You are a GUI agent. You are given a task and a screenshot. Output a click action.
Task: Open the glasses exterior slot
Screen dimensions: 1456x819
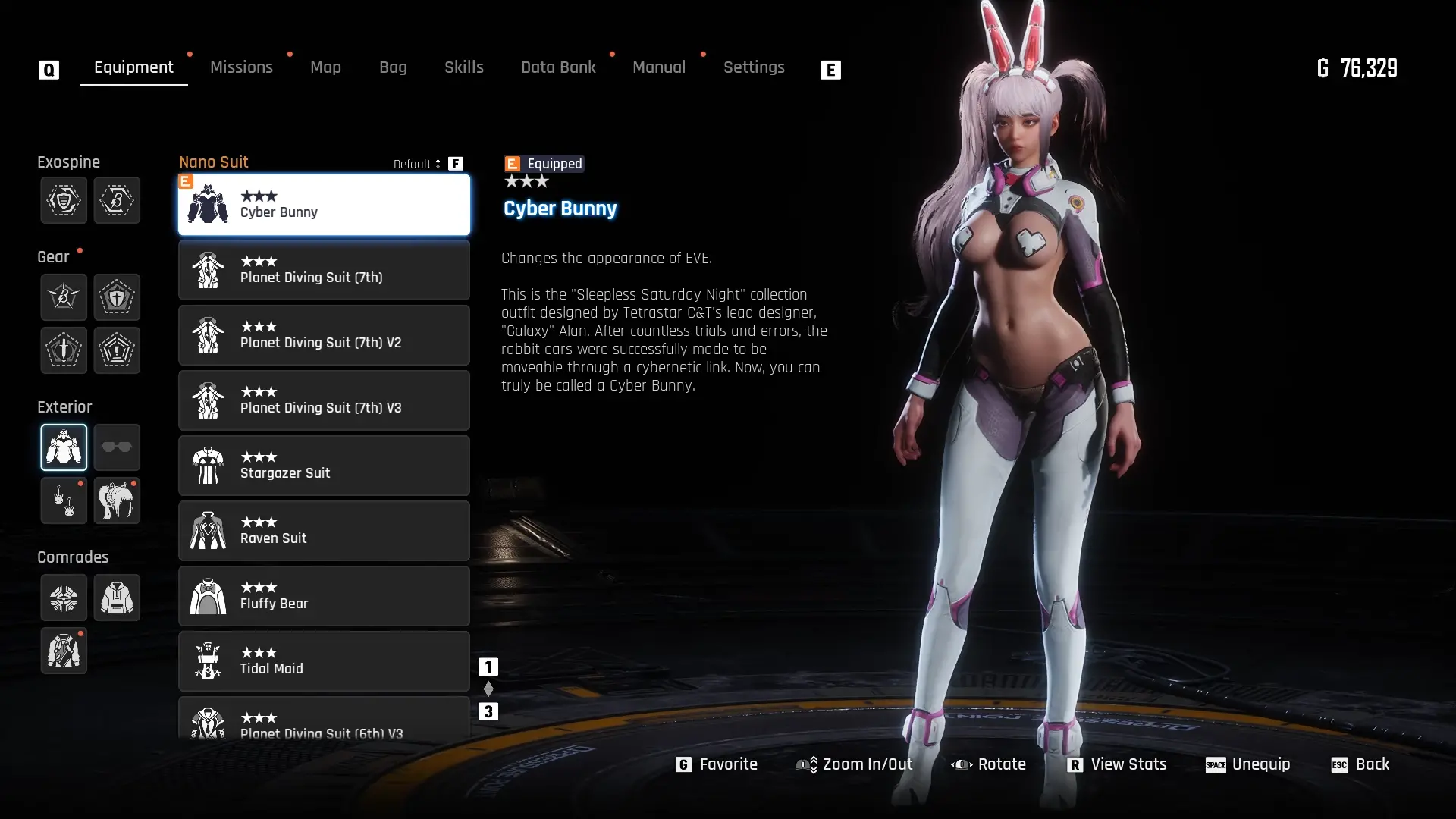(x=117, y=447)
